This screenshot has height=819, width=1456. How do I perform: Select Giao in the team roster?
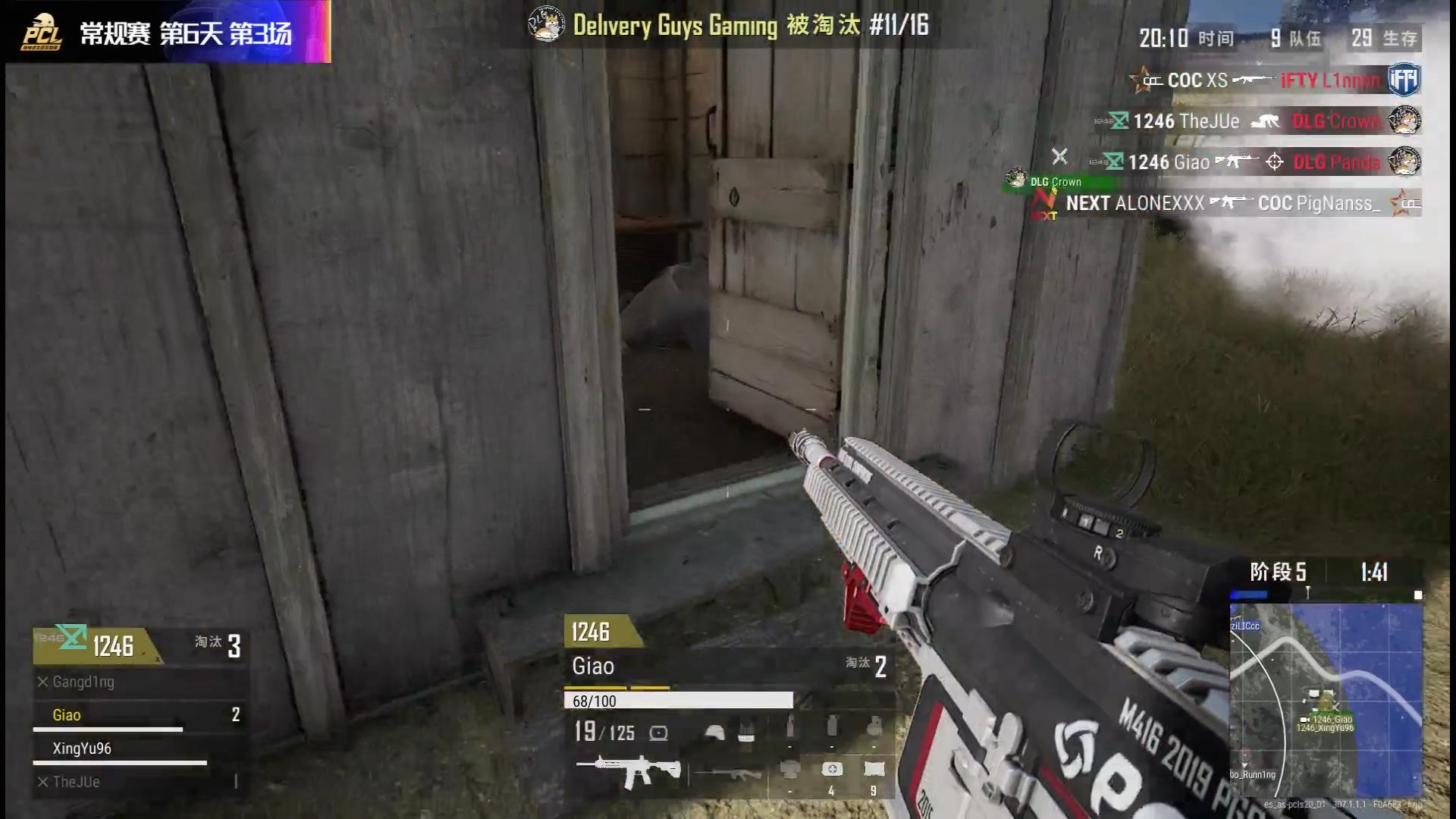pyautogui.click(x=67, y=715)
